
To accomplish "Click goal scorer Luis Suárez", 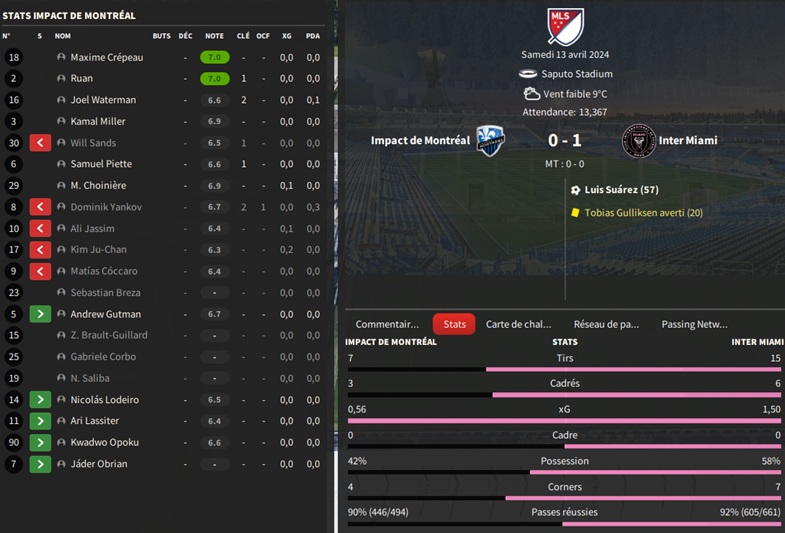I will pos(621,190).
